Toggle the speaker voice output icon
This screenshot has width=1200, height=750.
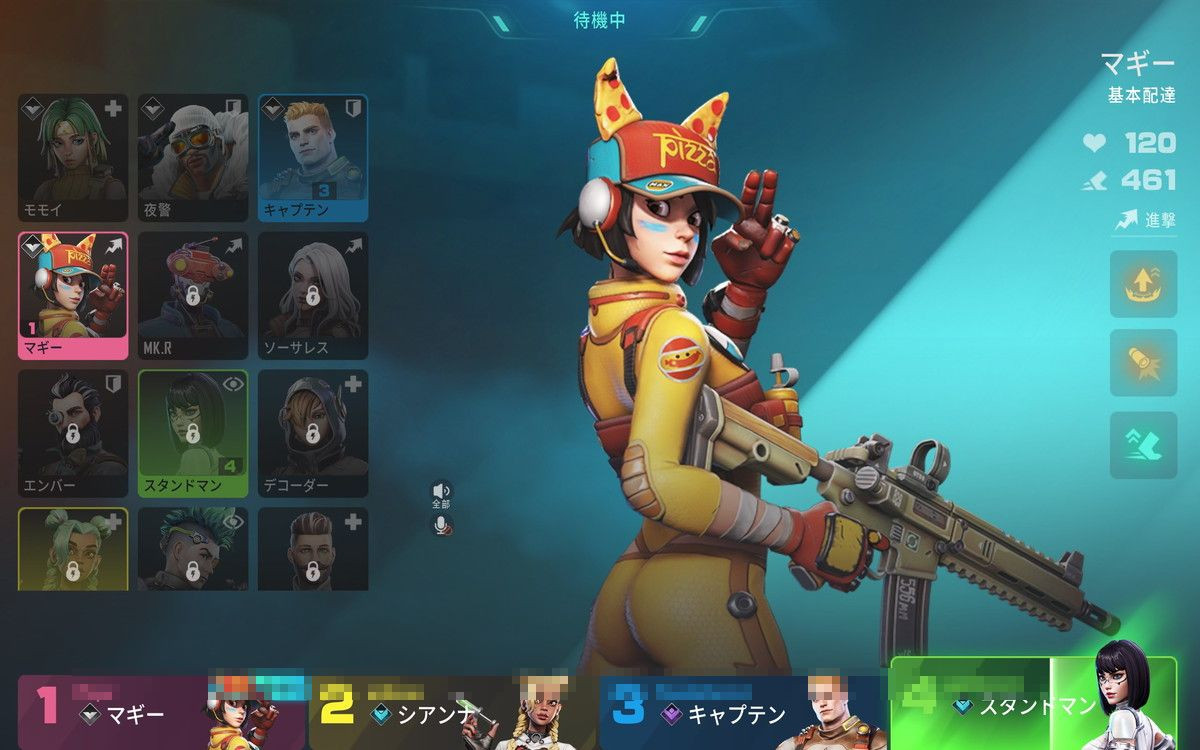441,490
